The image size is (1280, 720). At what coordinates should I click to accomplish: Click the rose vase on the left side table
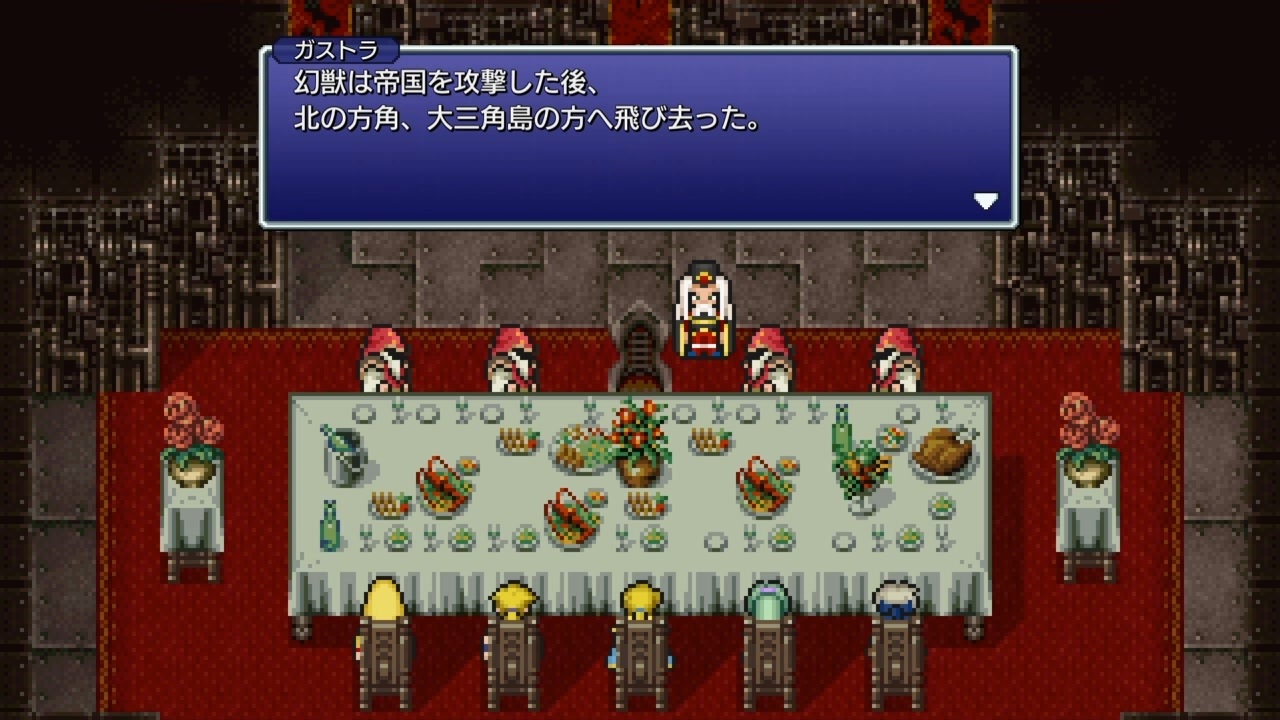[x=190, y=430]
